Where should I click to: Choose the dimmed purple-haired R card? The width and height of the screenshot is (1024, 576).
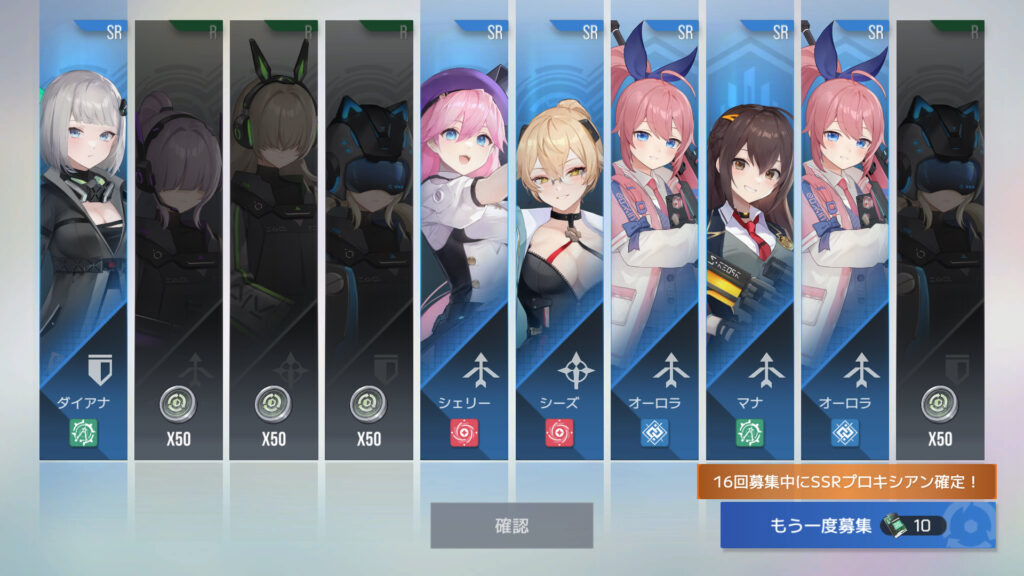pos(178,240)
